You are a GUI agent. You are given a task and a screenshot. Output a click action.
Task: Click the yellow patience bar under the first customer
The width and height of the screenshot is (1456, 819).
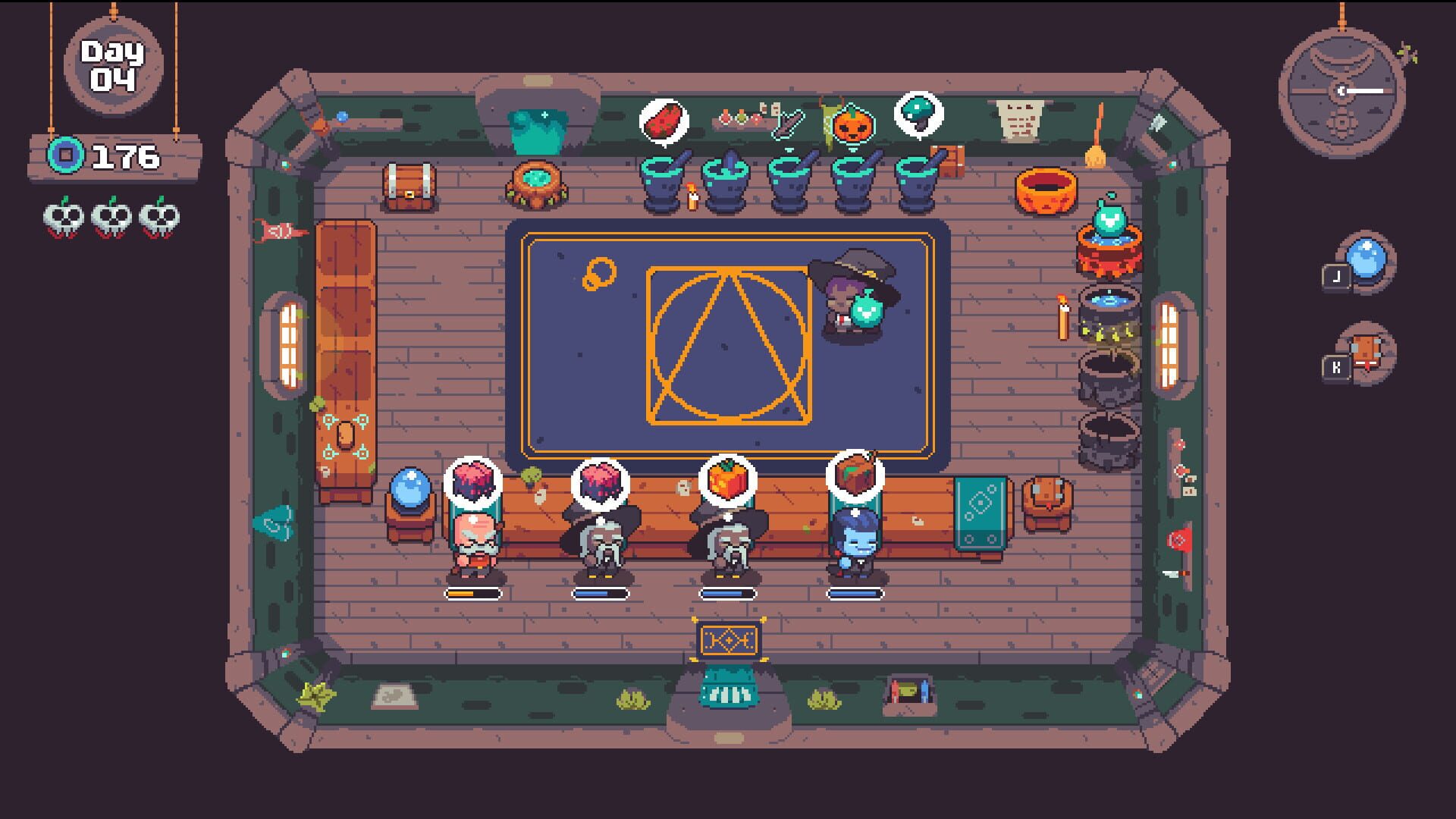click(x=474, y=594)
